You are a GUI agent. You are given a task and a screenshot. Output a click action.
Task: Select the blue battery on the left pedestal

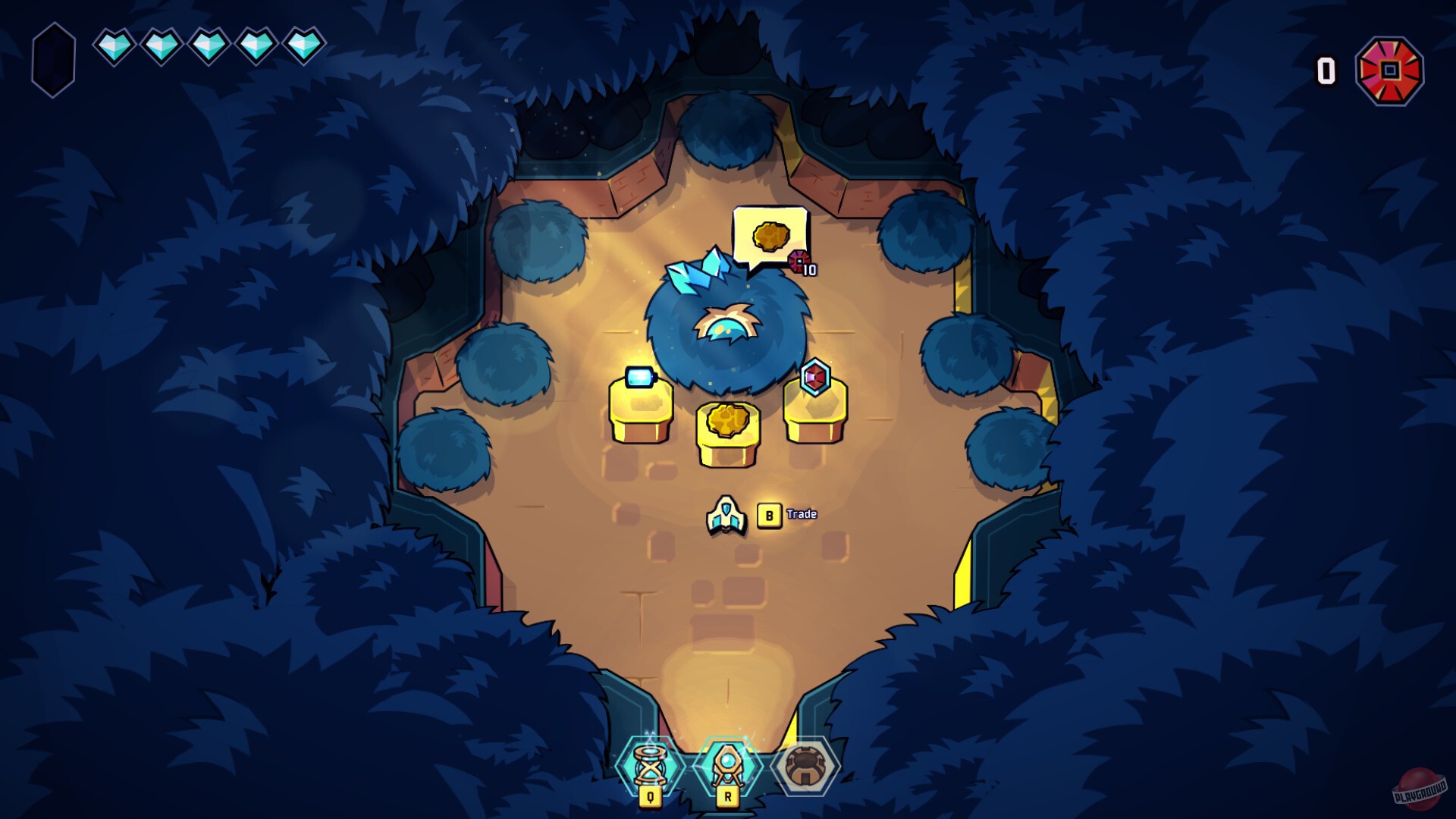click(639, 377)
